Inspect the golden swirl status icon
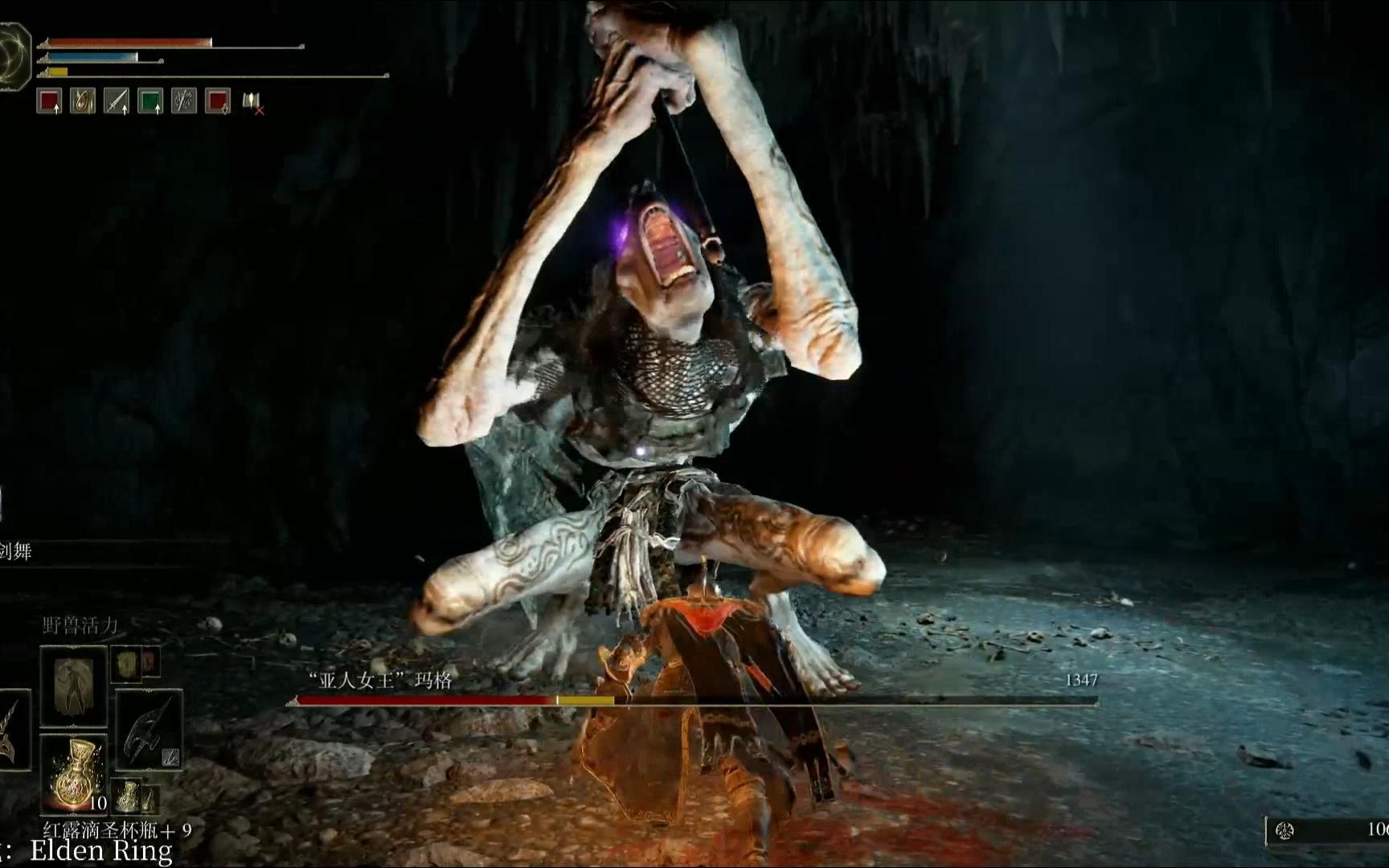Screen dimensions: 1389x868 pos(83,101)
